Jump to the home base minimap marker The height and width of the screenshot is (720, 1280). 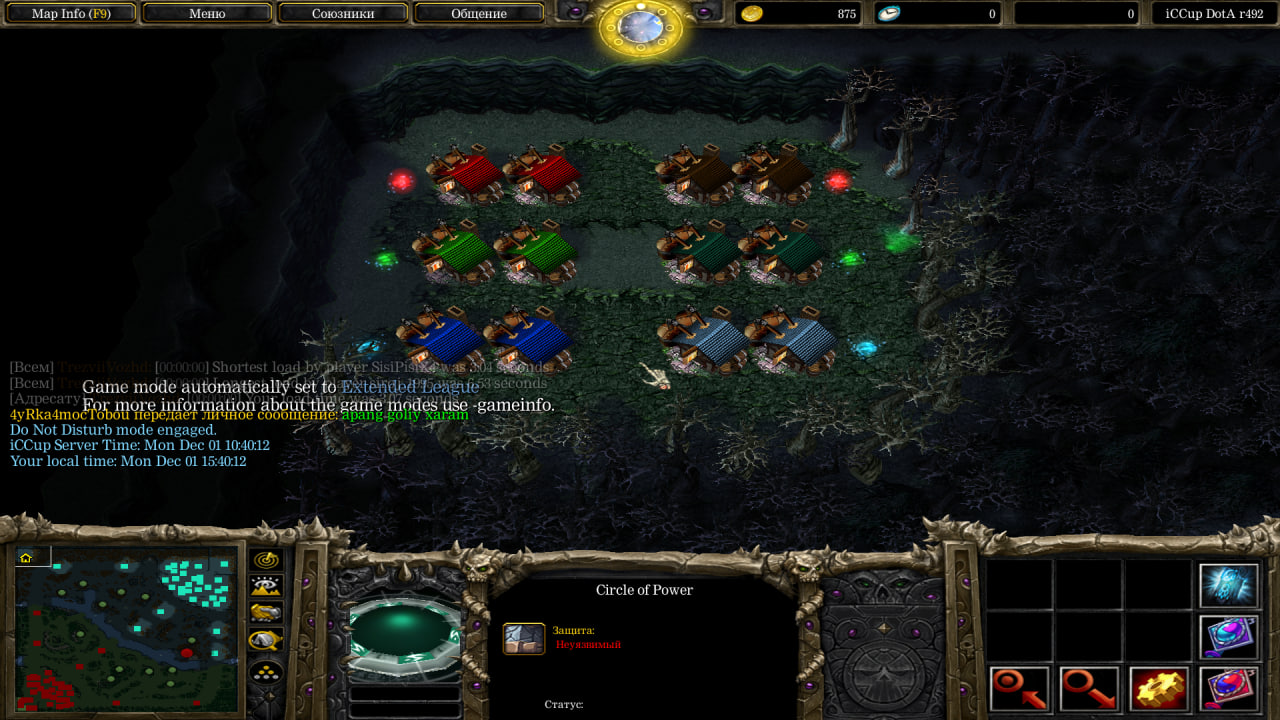26,557
